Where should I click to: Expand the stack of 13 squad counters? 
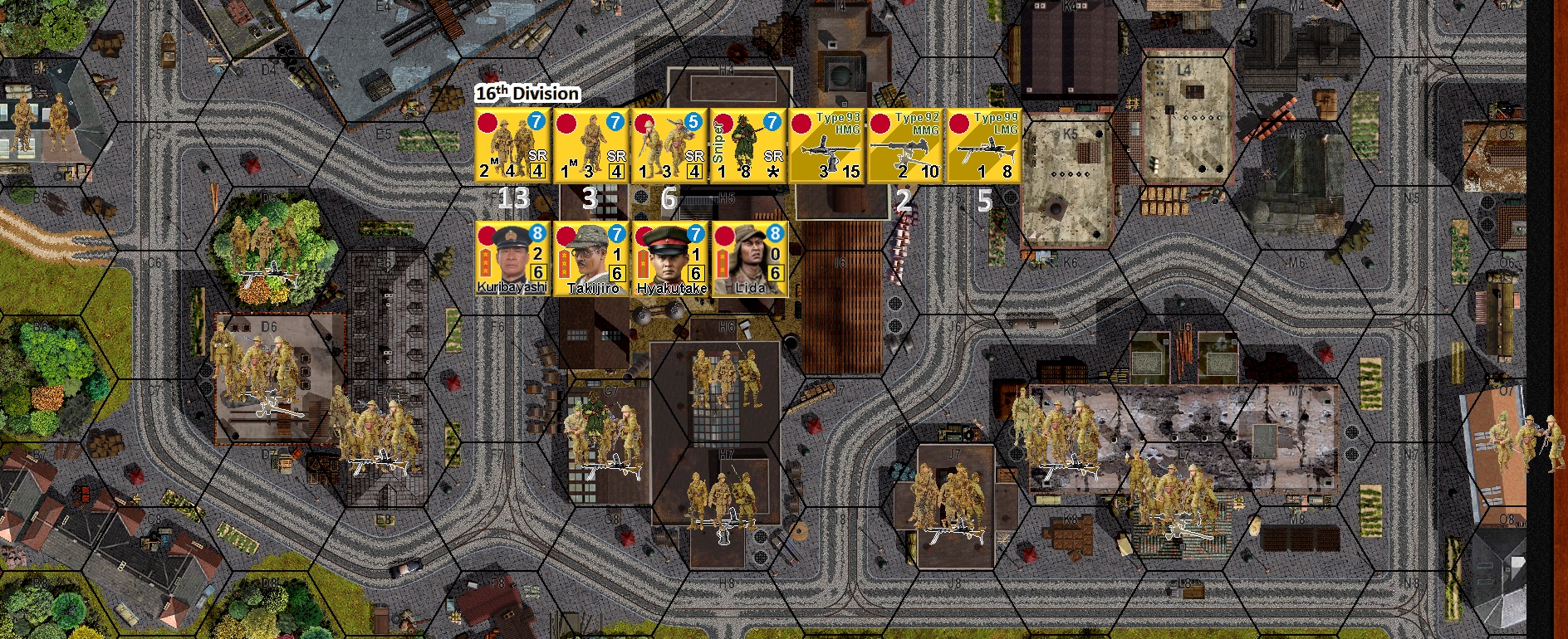coord(515,199)
